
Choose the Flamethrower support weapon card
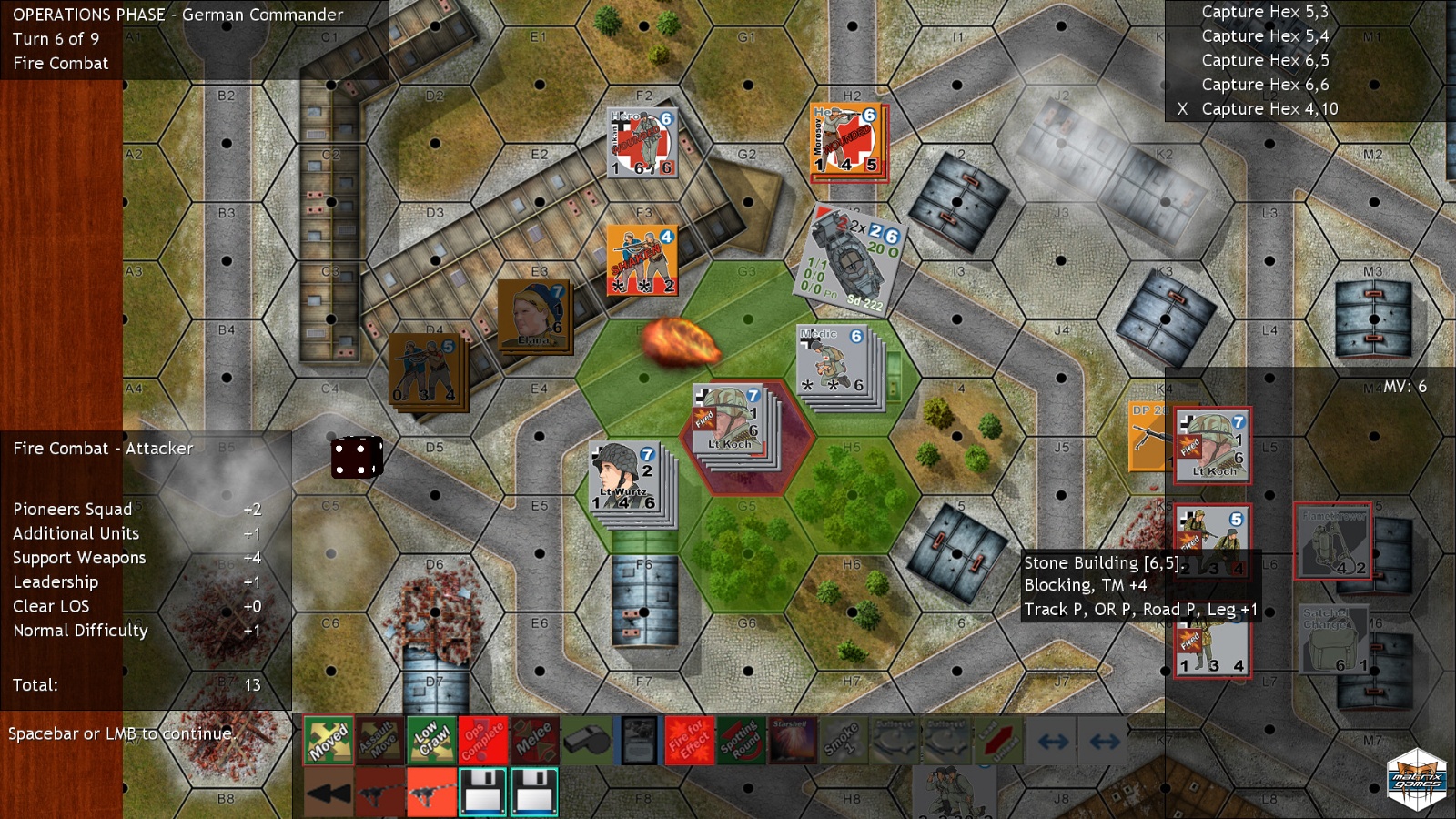click(x=1332, y=541)
